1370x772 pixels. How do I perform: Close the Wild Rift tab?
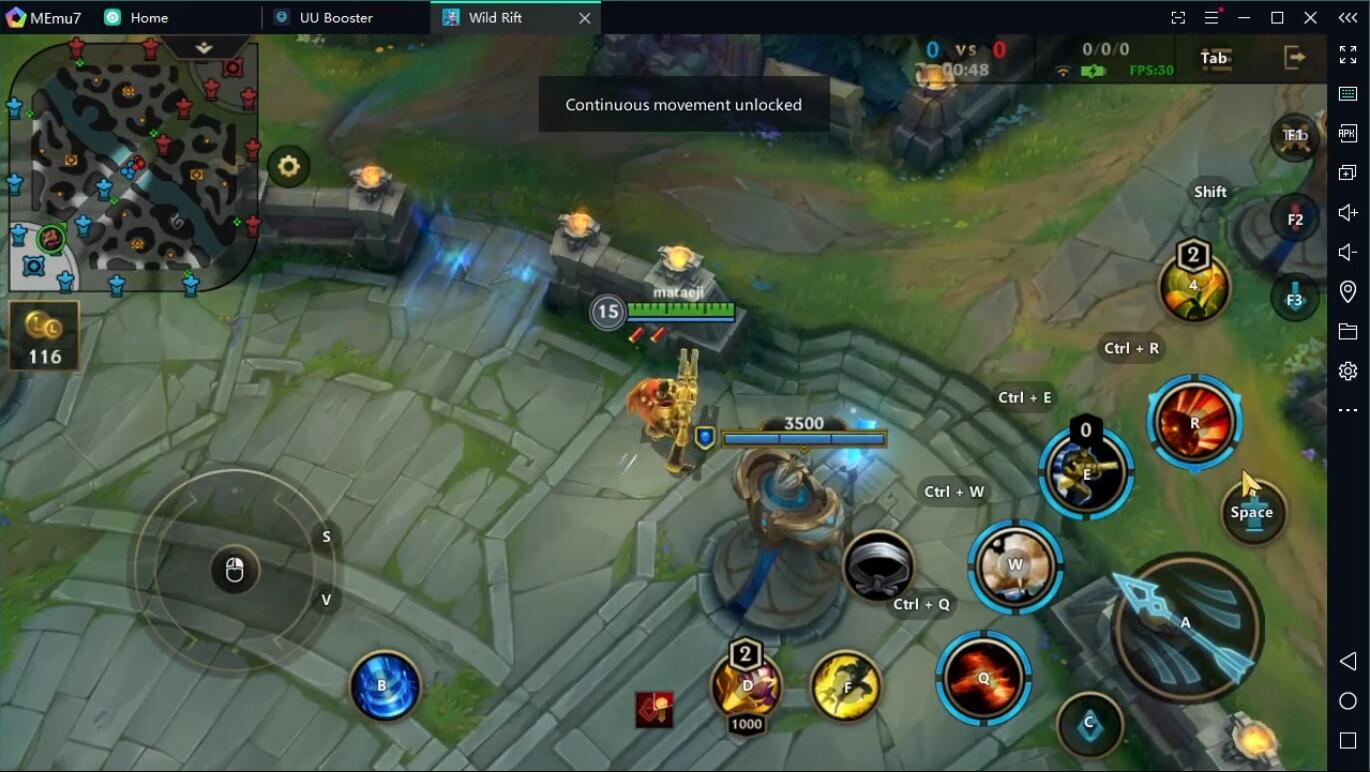coord(585,18)
